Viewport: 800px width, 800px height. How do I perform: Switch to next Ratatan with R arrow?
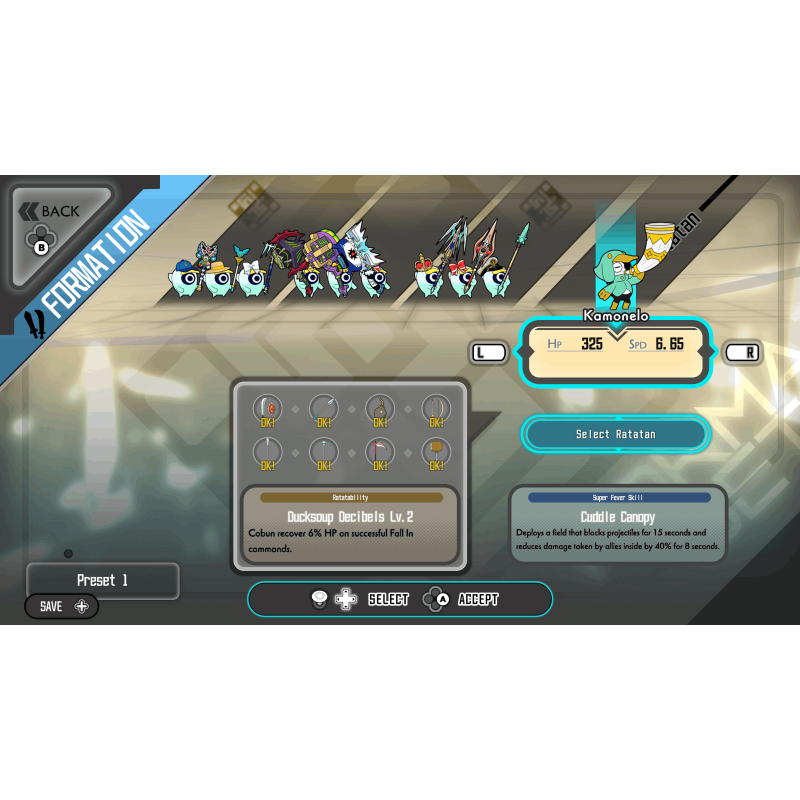pos(741,352)
